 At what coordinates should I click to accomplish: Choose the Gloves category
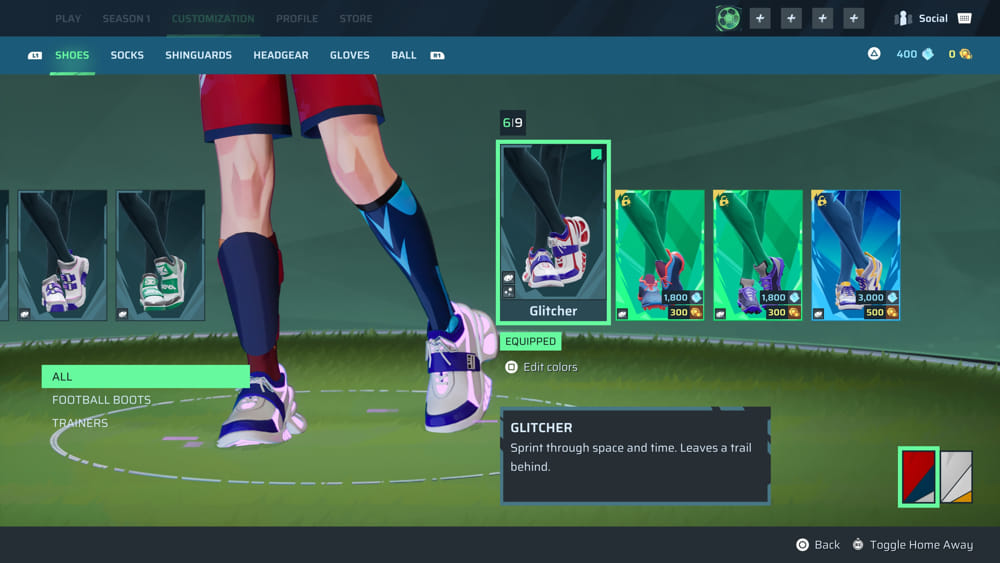[x=350, y=55]
